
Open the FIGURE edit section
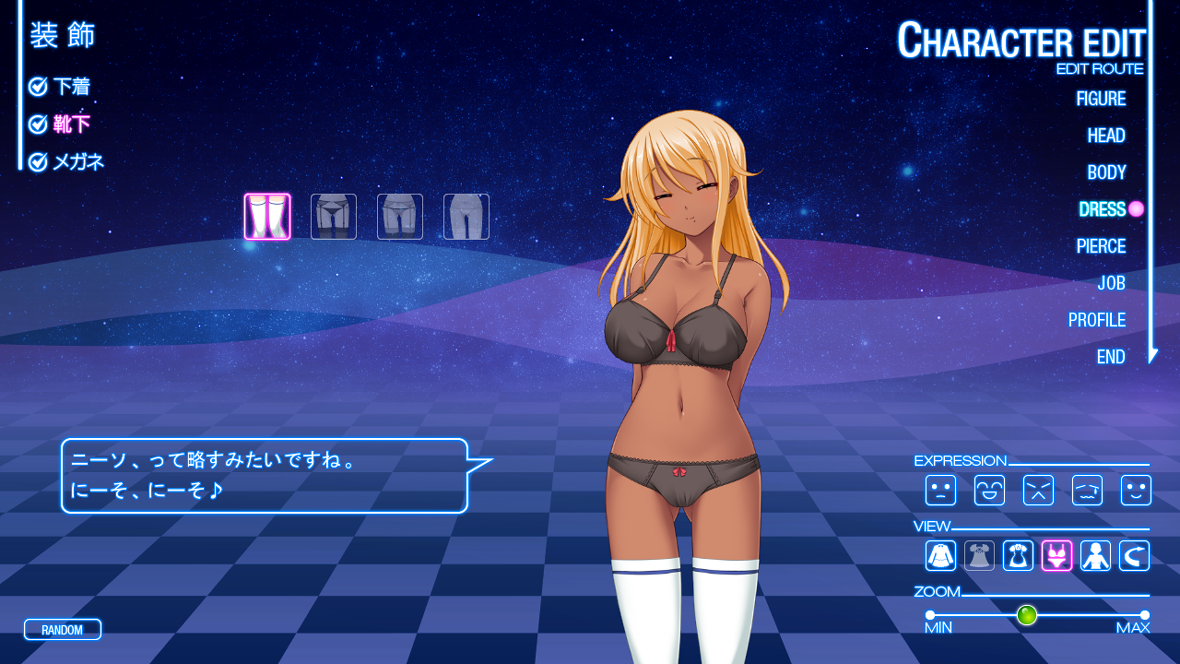coord(1100,99)
